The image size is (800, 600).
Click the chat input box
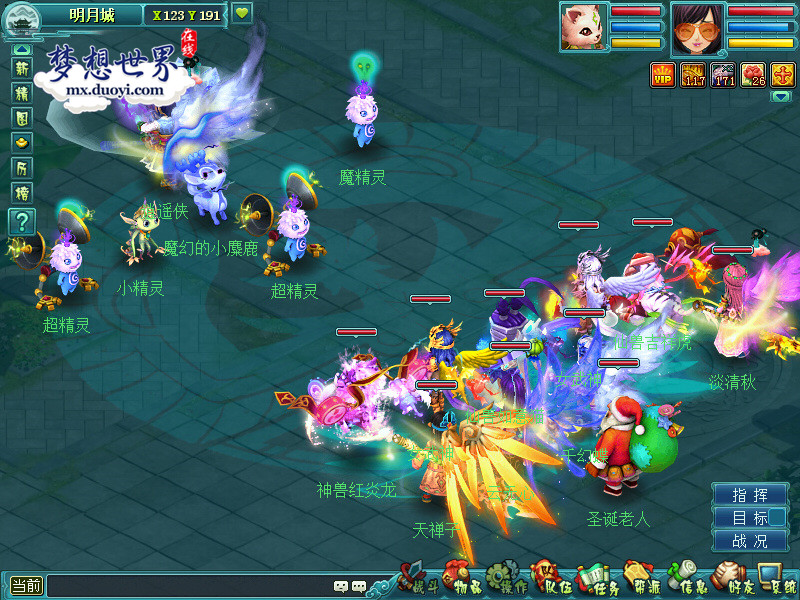pyautogui.click(x=190, y=586)
